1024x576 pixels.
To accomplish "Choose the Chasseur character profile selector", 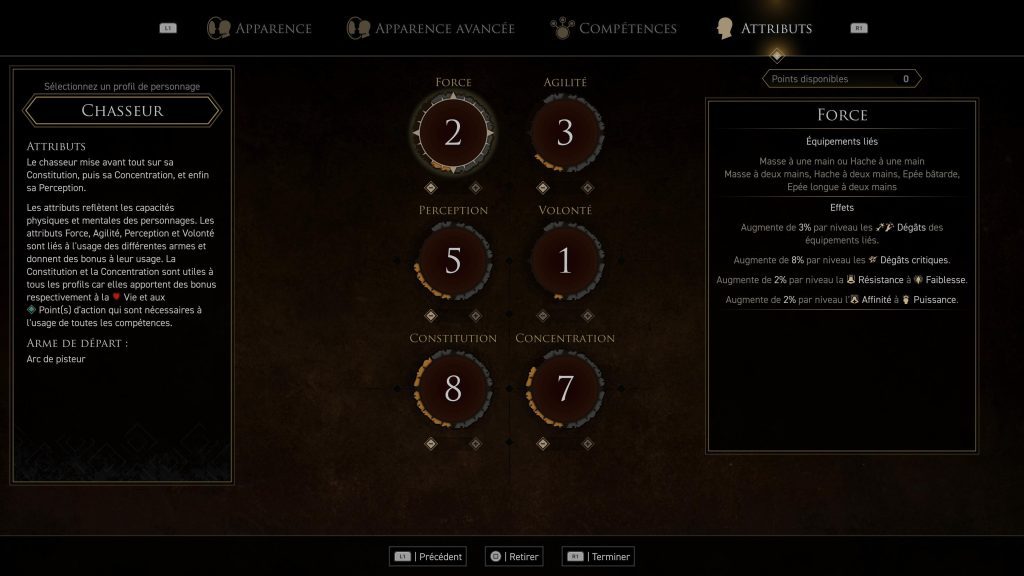I will [122, 110].
